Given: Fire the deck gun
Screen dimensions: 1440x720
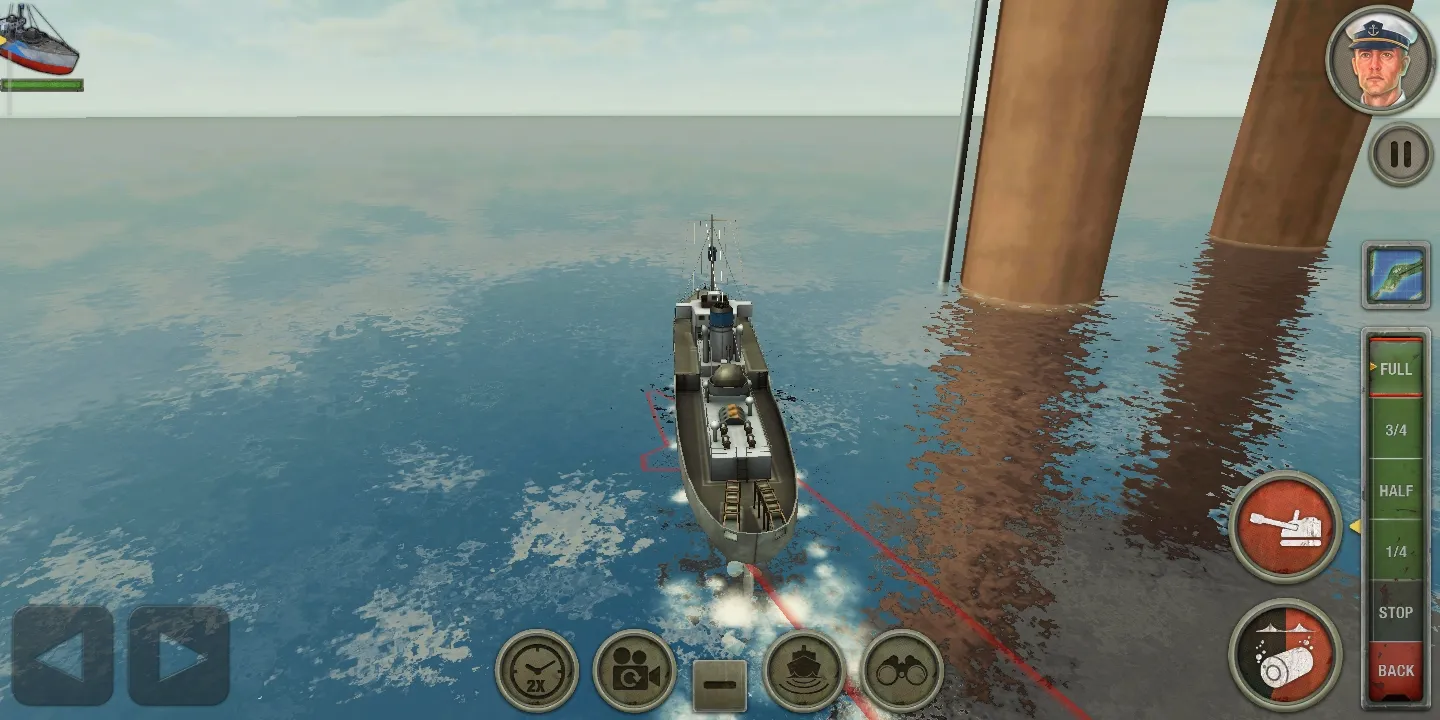Looking at the screenshot, I should 1285,526.
